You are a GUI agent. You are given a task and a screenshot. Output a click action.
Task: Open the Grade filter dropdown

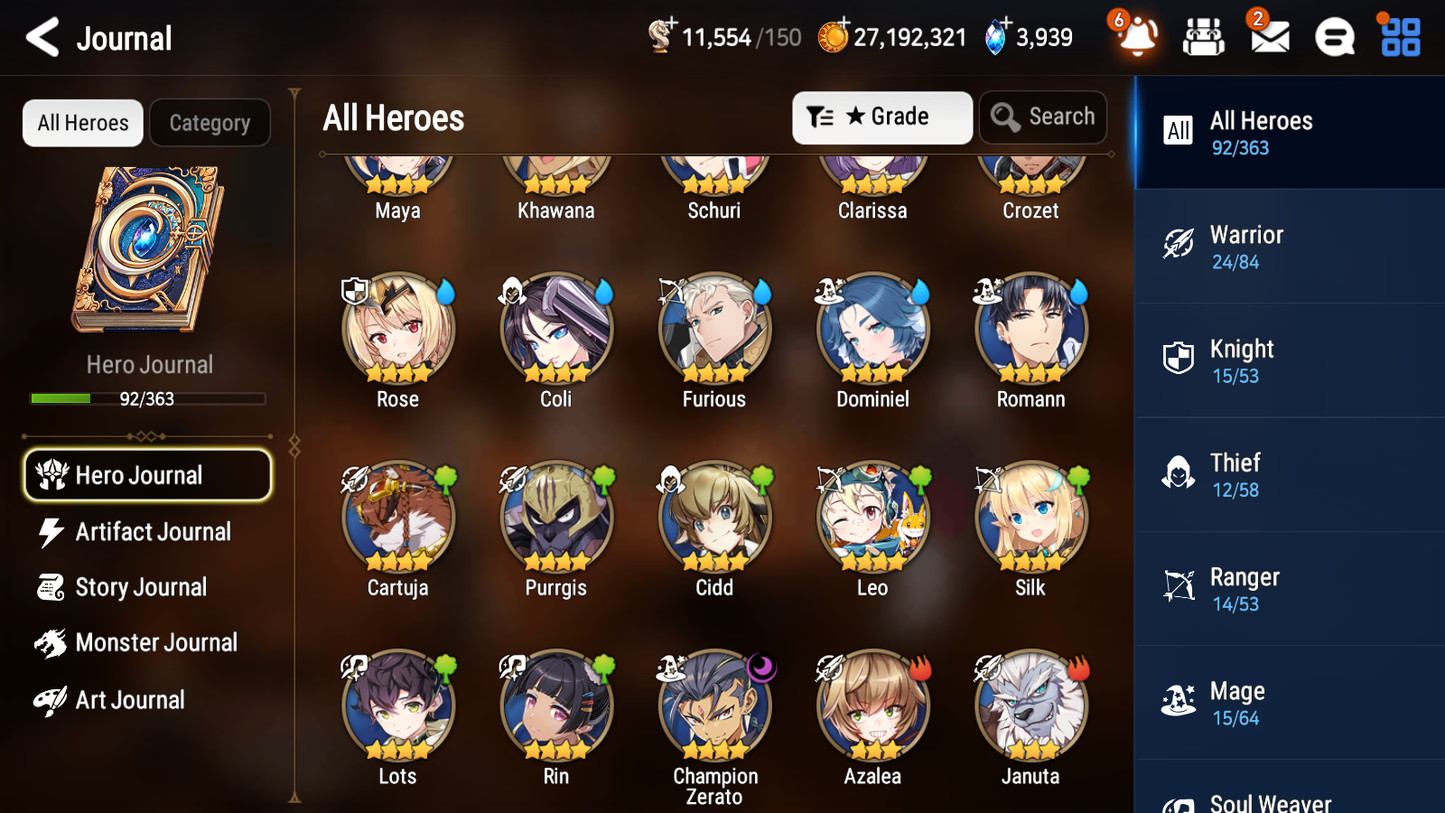click(x=882, y=117)
